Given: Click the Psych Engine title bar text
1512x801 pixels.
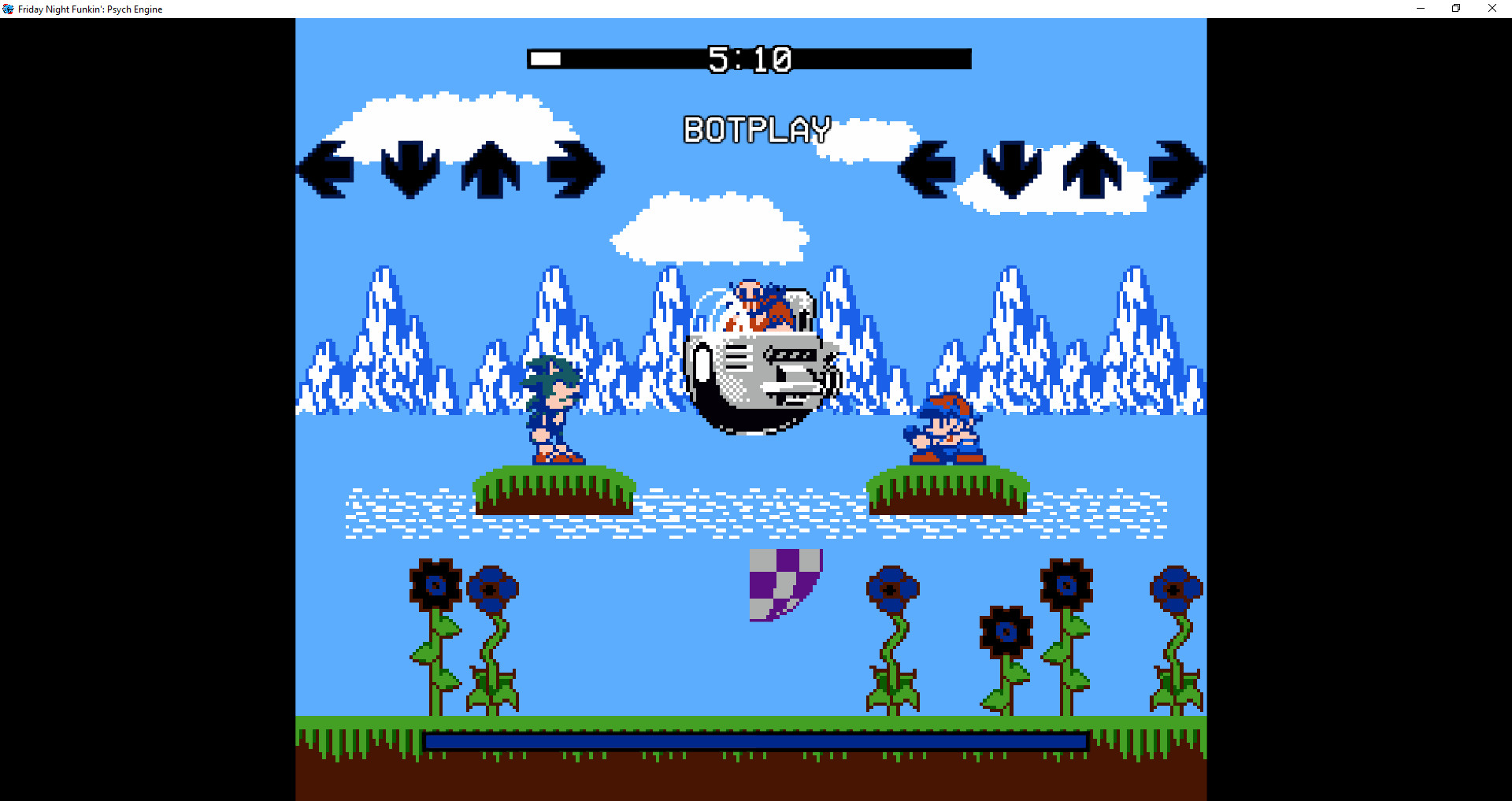Looking at the screenshot, I should click(x=91, y=9).
